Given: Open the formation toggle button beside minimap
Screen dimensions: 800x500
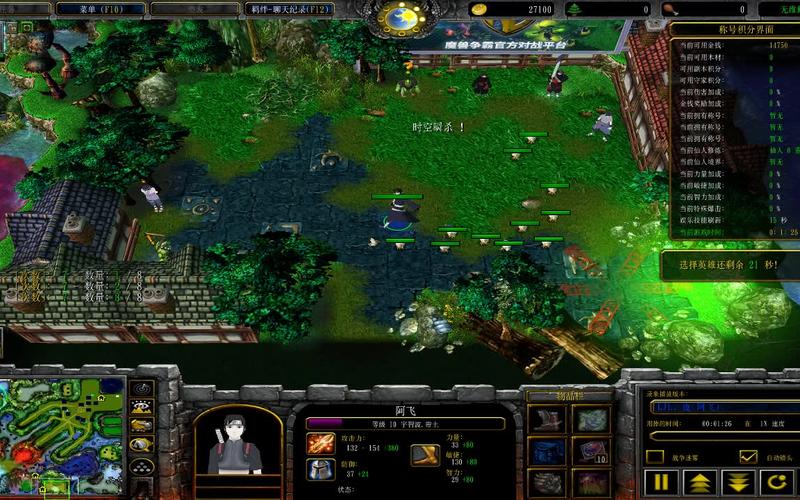Looking at the screenshot, I should [143, 469].
